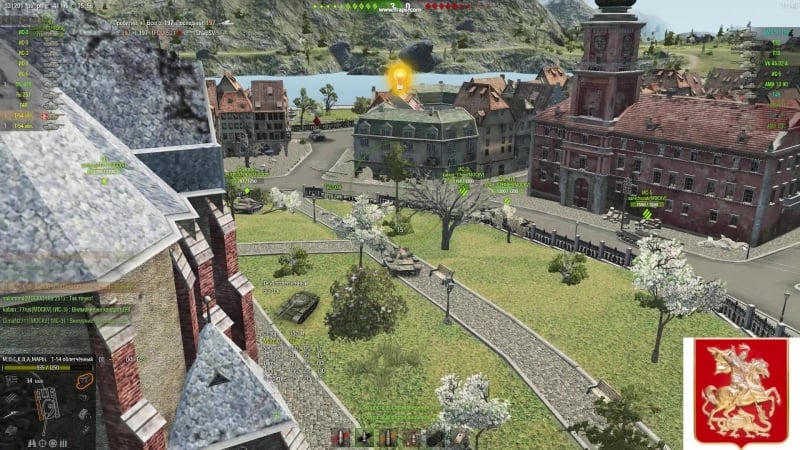The height and width of the screenshot is (450, 800).
Task: Click the orange highlighted damaged module icon
Action: (x=84, y=382)
